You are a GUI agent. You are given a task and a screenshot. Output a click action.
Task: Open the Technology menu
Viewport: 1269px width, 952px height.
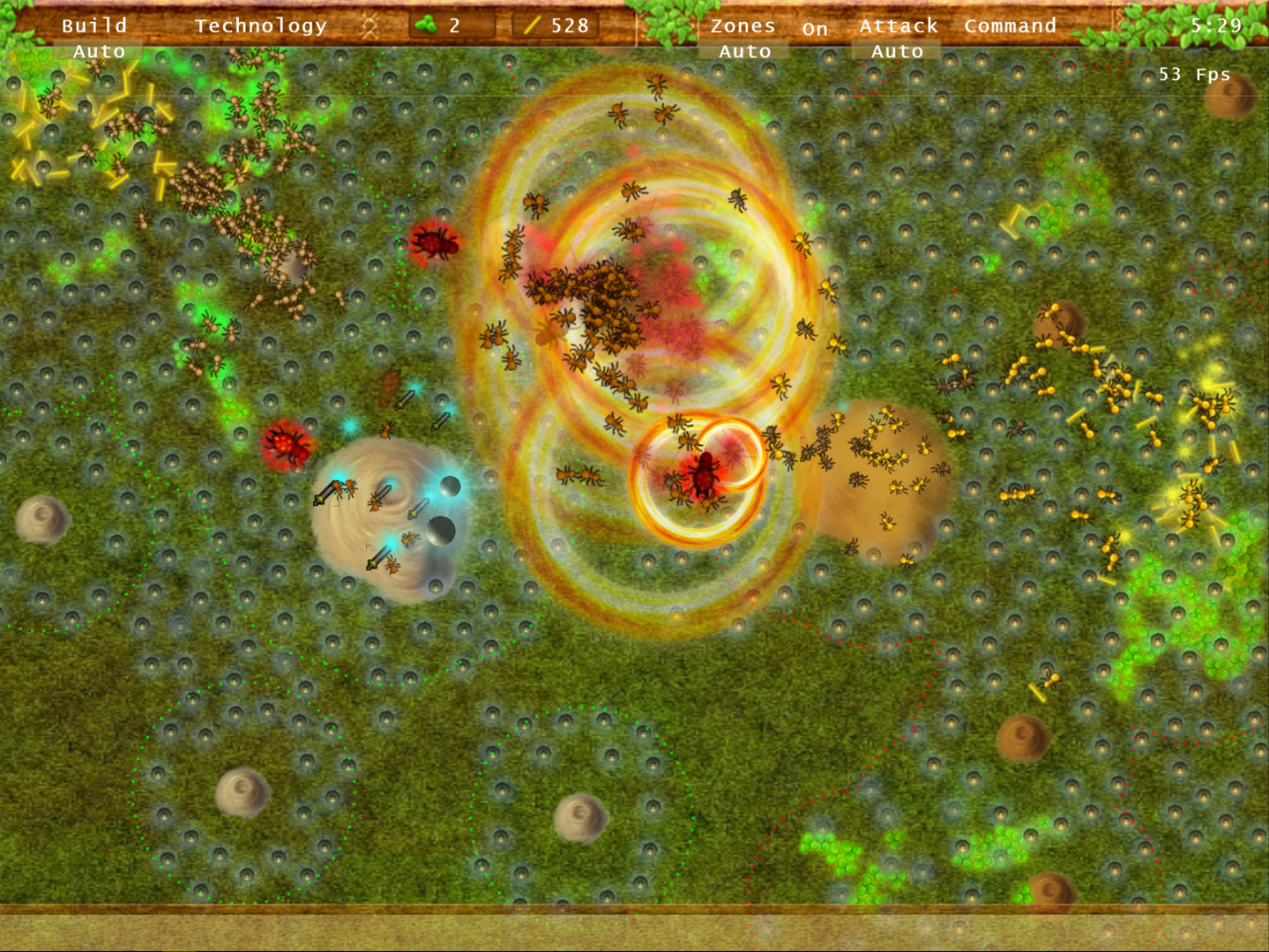260,26
